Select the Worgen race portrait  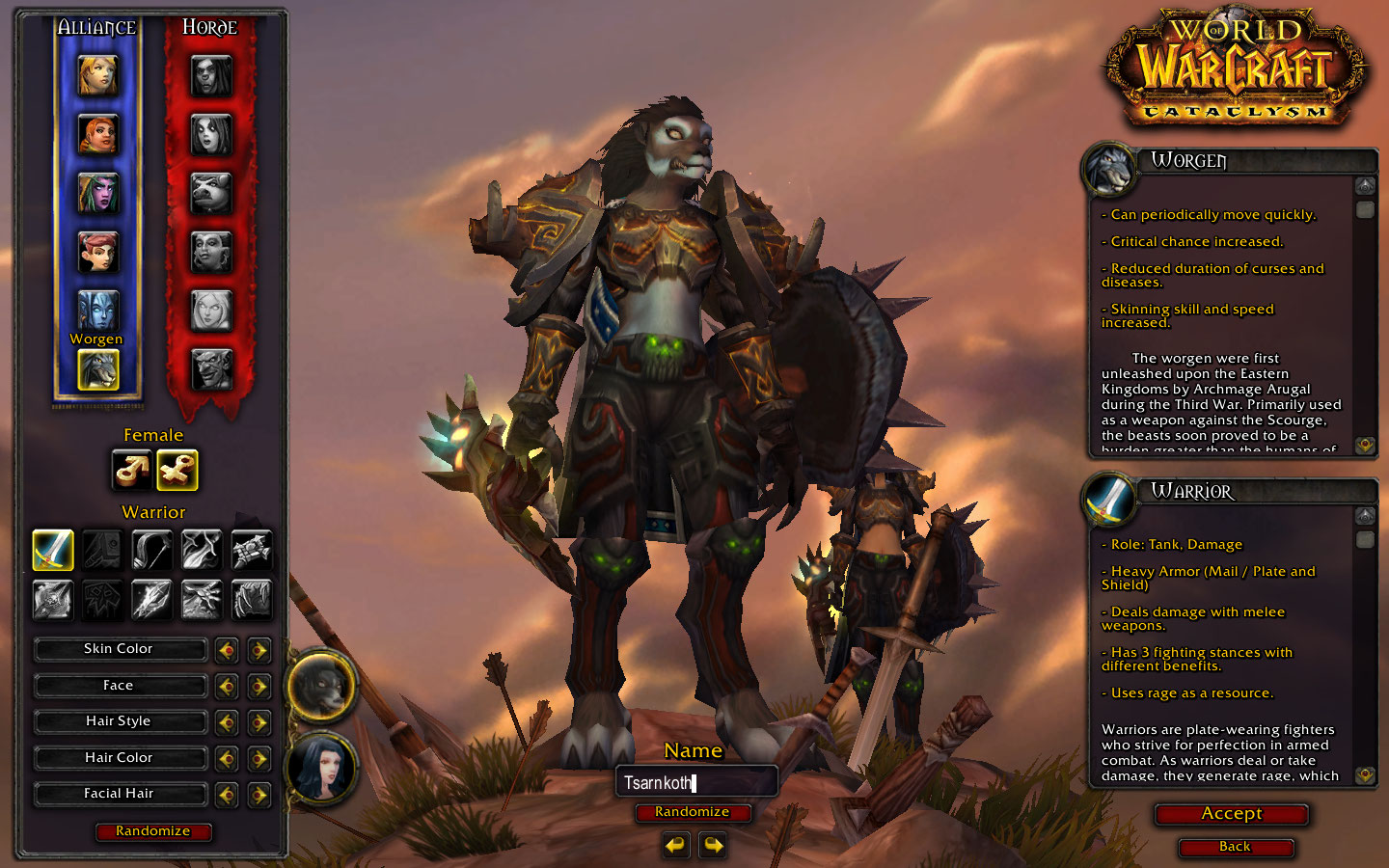pyautogui.click(x=97, y=369)
